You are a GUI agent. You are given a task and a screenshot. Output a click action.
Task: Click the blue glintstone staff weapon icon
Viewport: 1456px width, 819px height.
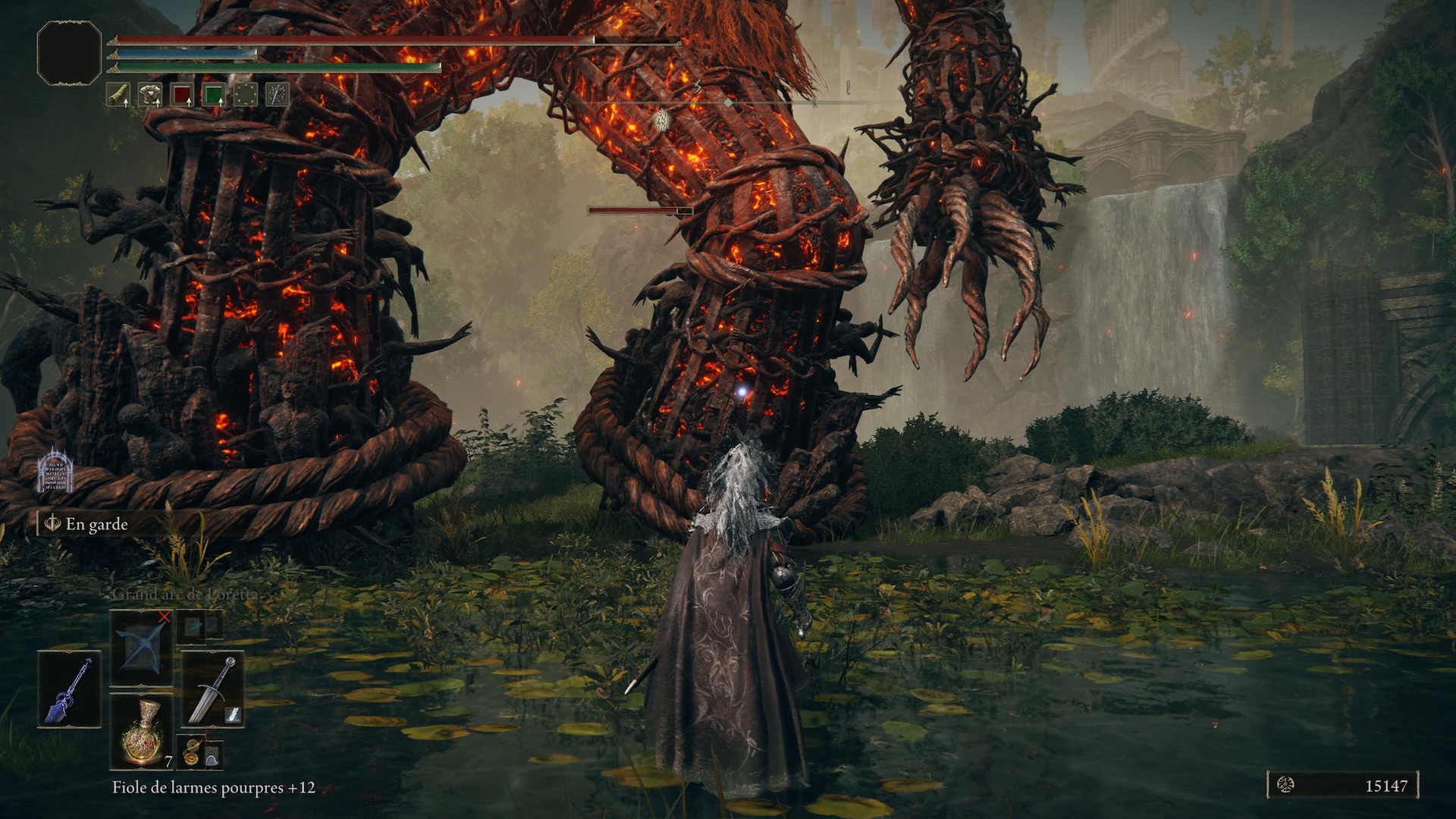68,688
